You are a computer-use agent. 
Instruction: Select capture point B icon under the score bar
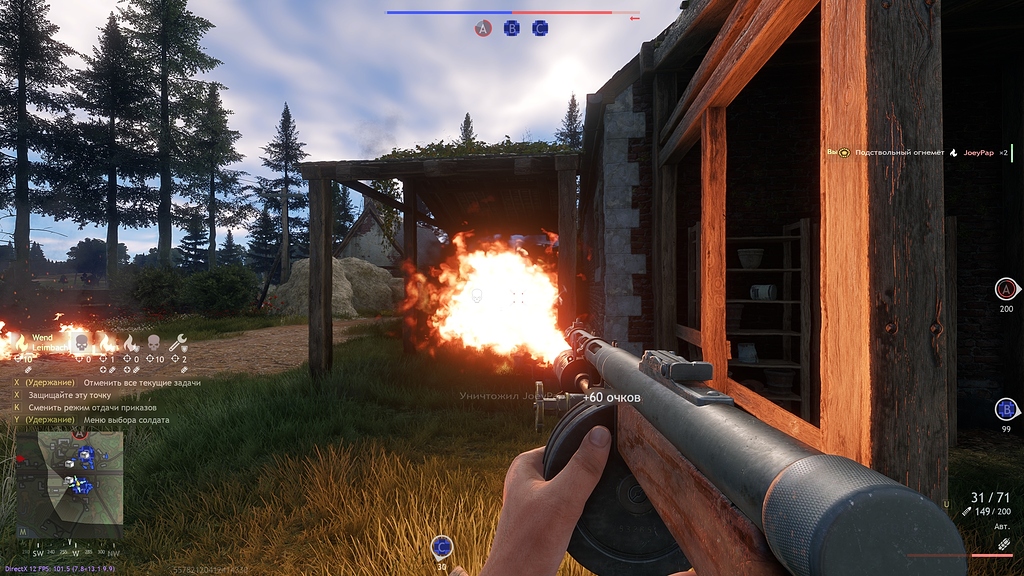click(x=512, y=29)
